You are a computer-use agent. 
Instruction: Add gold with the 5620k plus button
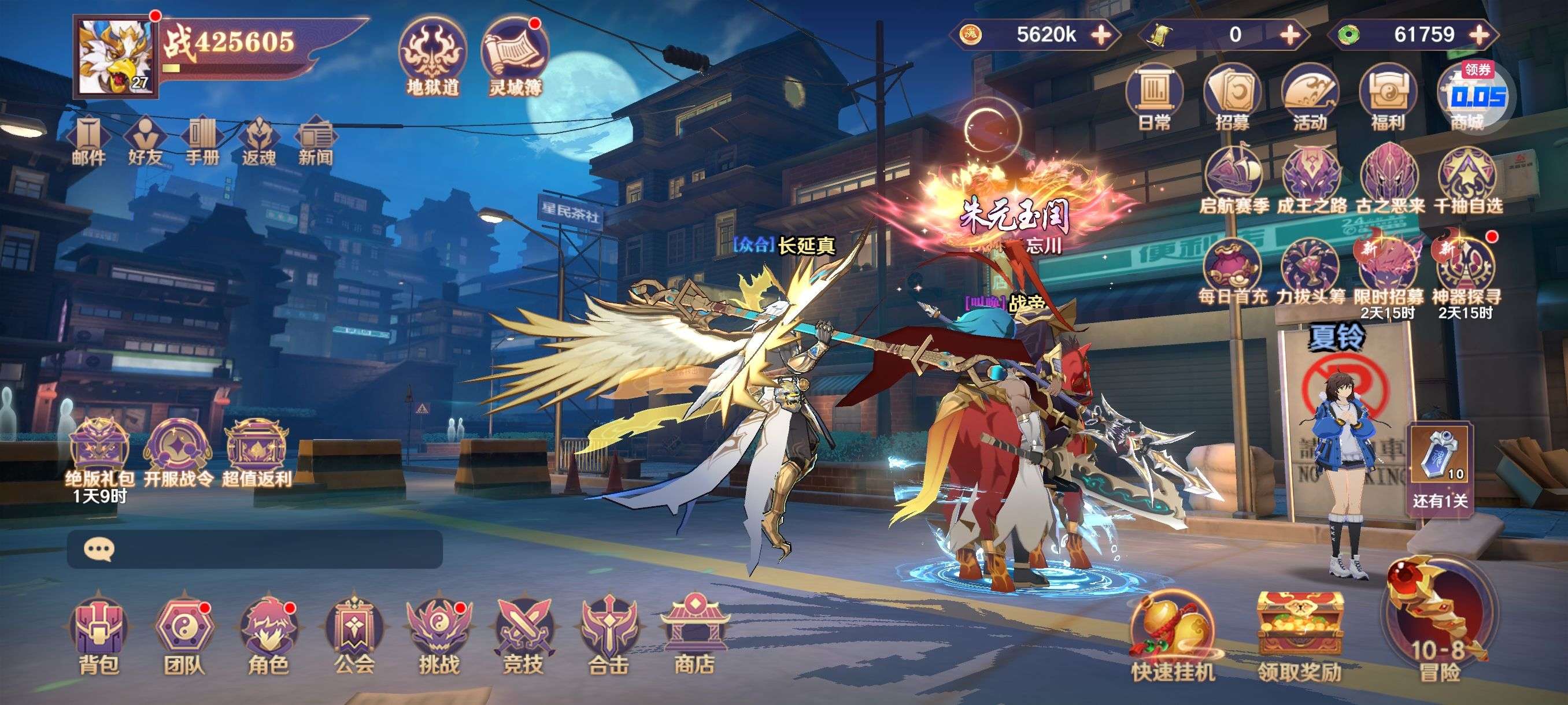[1101, 35]
